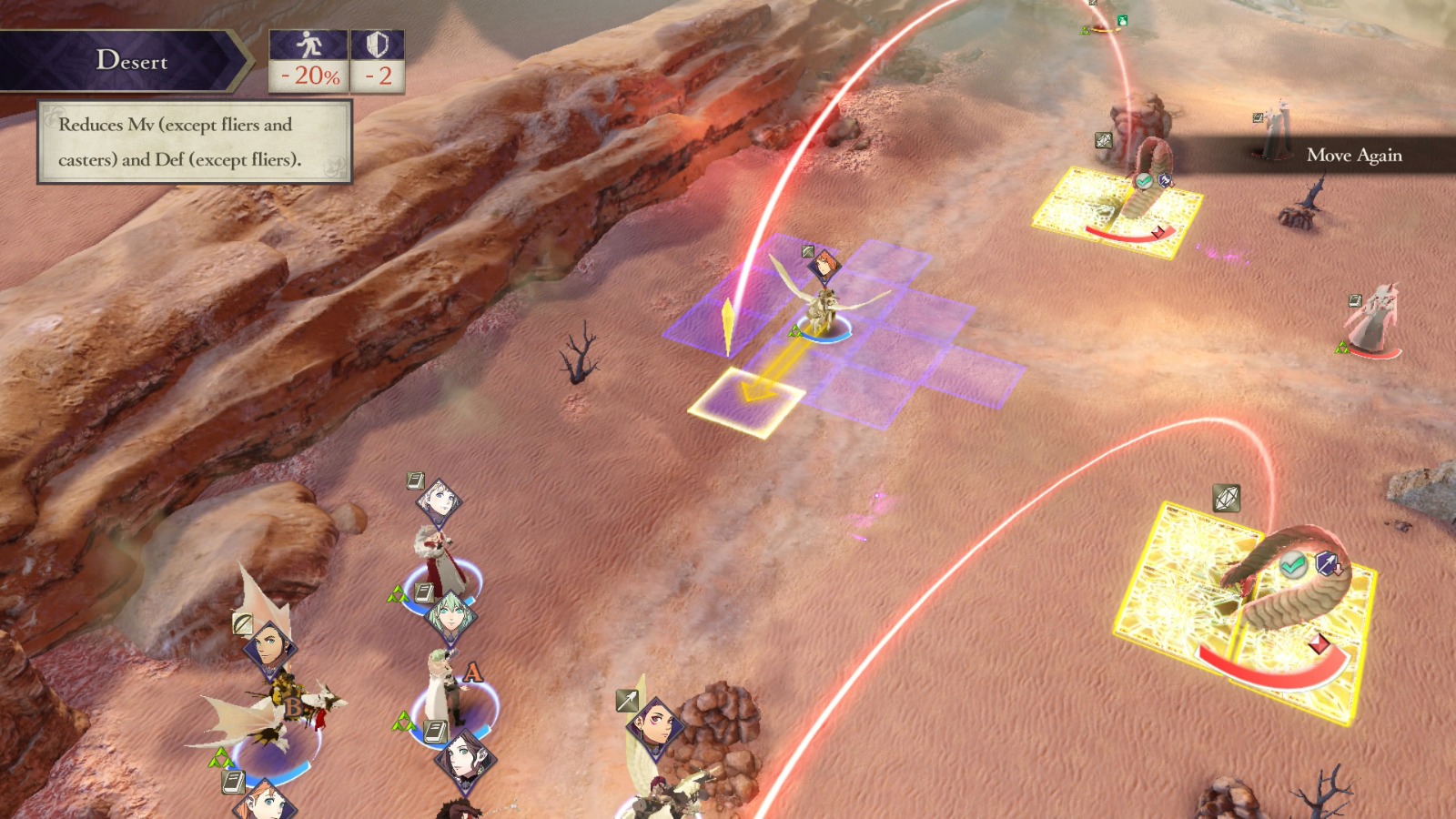Image resolution: width=1456 pixels, height=819 pixels.
Task: Toggle the checkmark on the worm near the rocks
Action: tap(1146, 180)
